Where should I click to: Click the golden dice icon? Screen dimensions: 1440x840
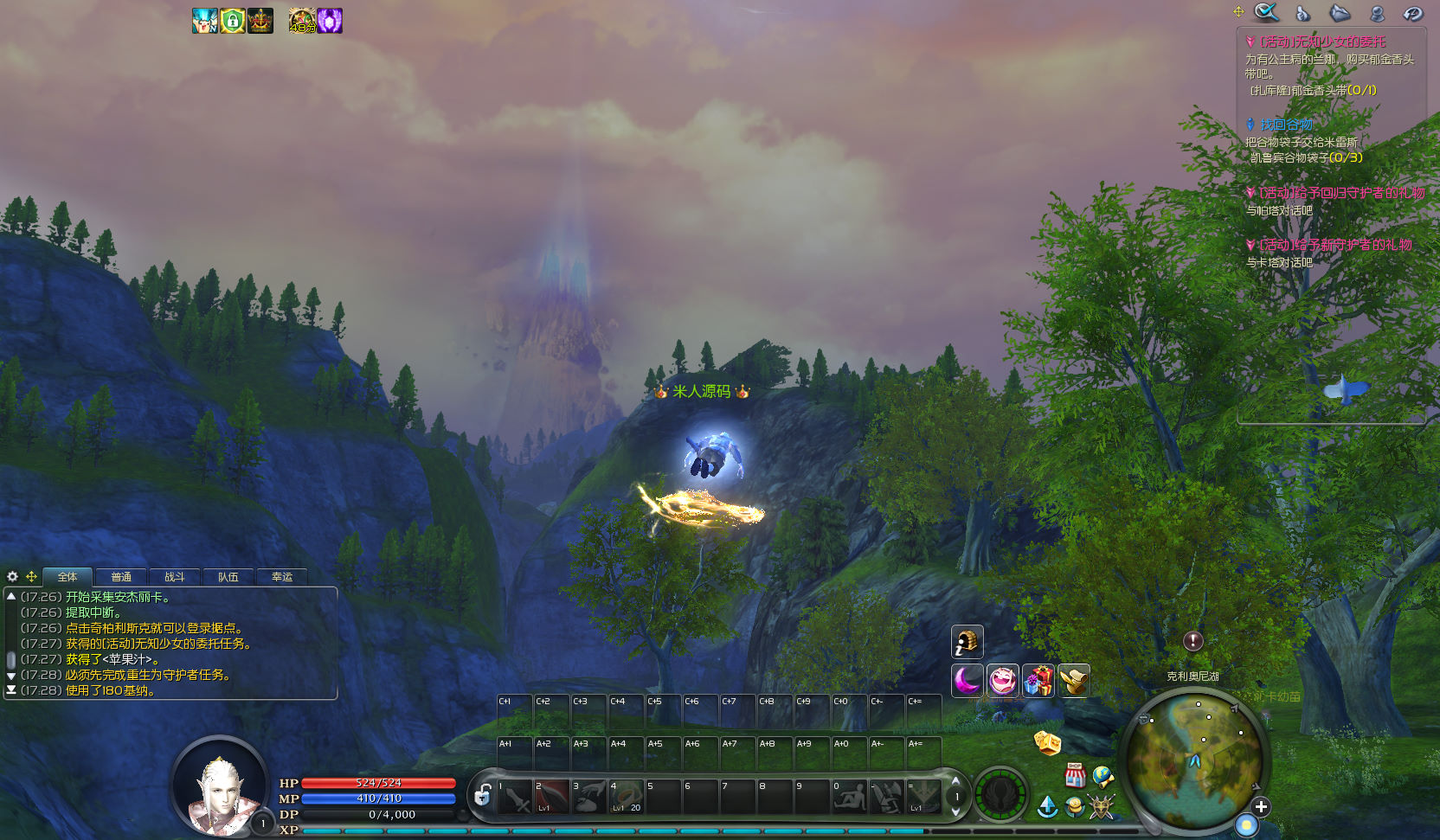pyautogui.click(x=1047, y=742)
